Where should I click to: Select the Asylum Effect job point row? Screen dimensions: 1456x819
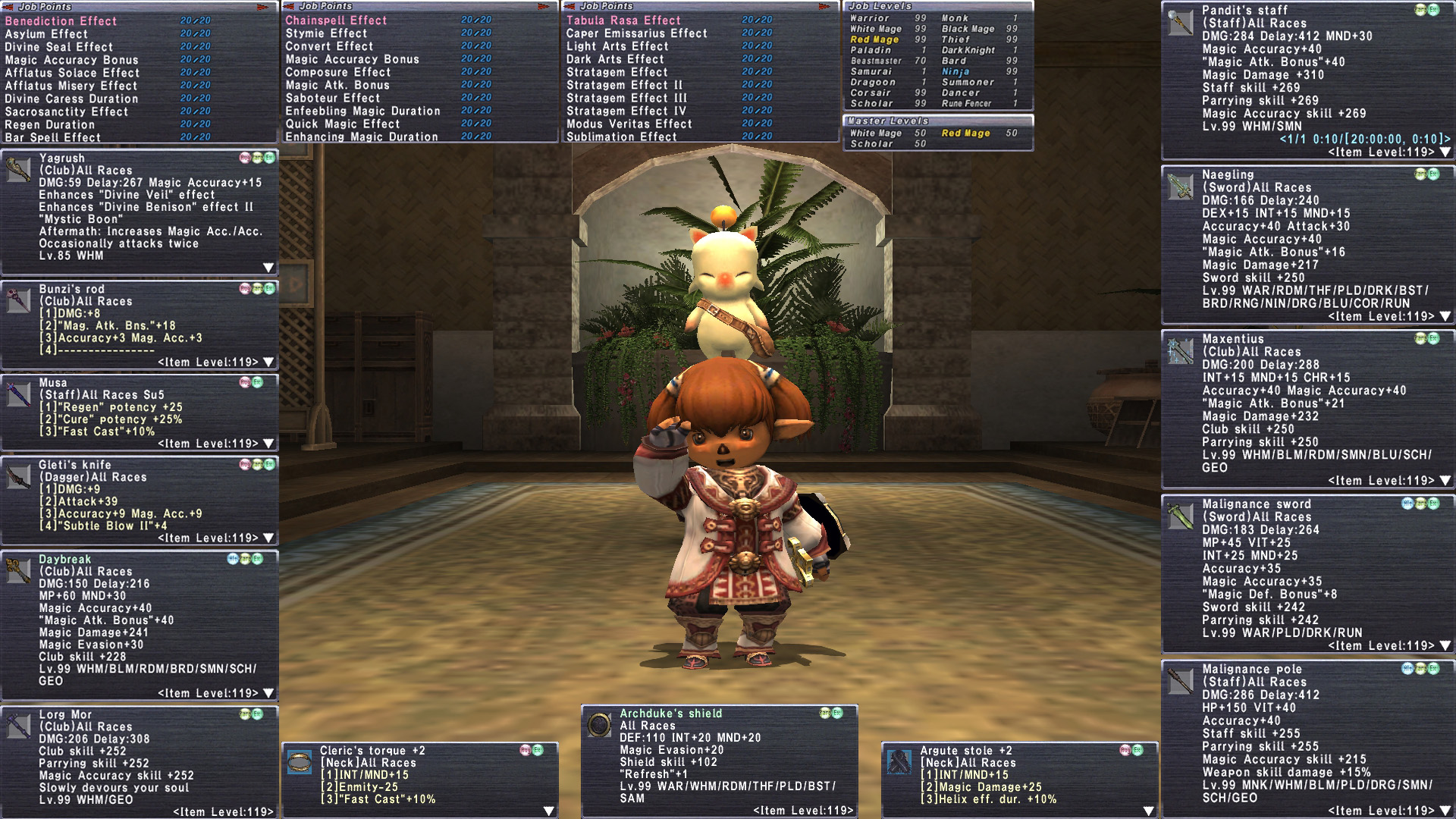pyautogui.click(x=47, y=34)
